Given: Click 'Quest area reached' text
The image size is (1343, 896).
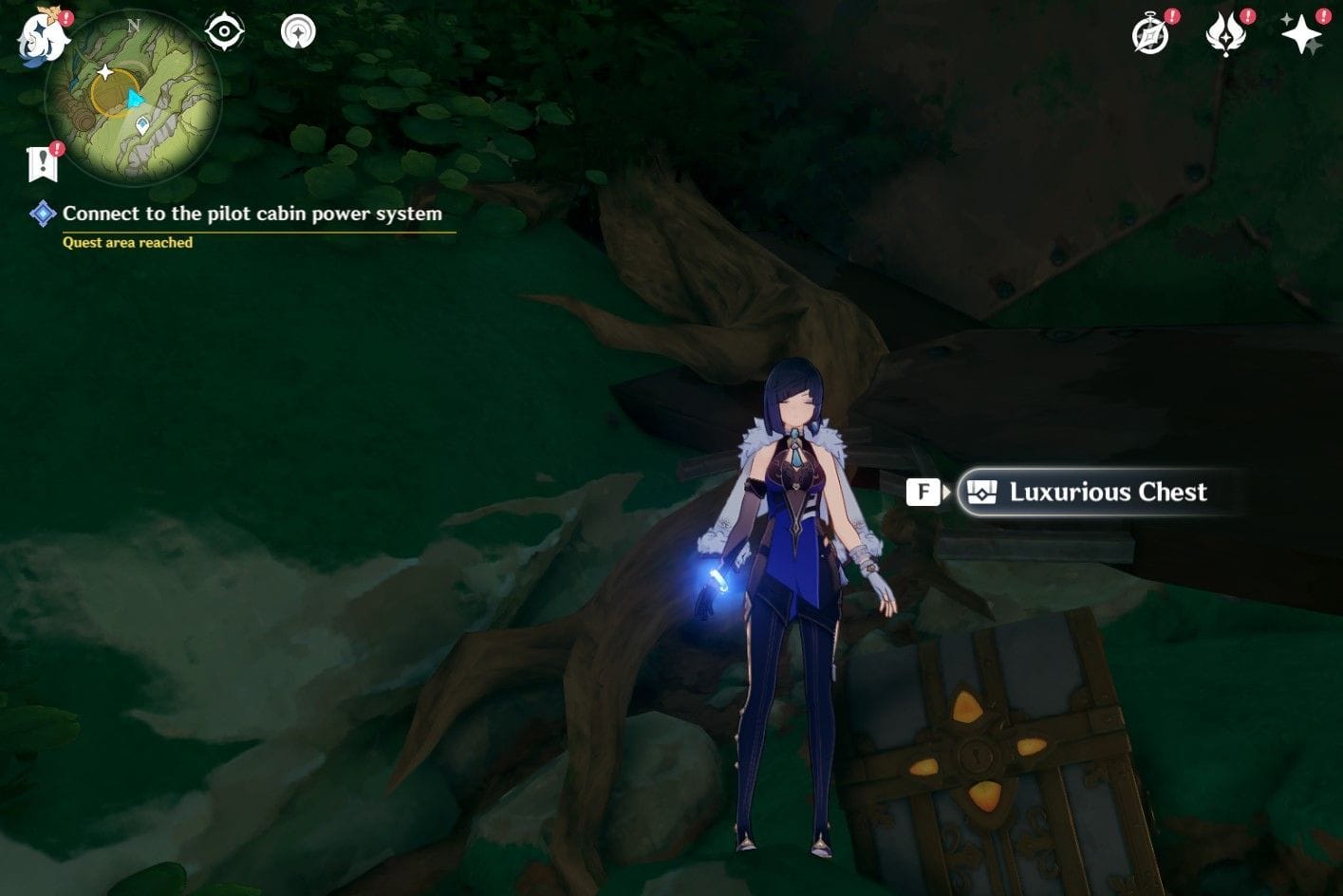Looking at the screenshot, I should pos(126,242).
